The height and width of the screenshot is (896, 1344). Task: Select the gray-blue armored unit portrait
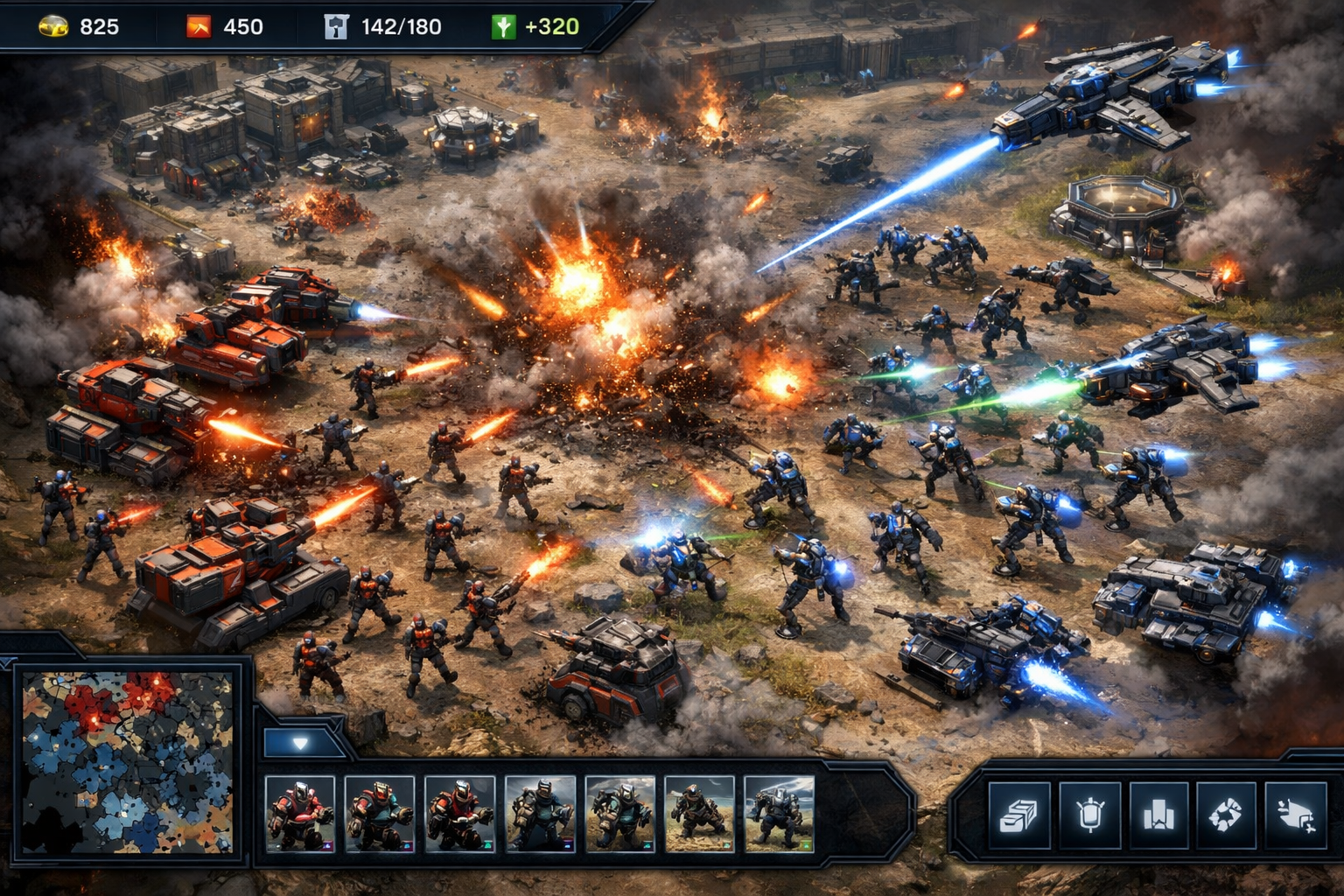(778, 814)
